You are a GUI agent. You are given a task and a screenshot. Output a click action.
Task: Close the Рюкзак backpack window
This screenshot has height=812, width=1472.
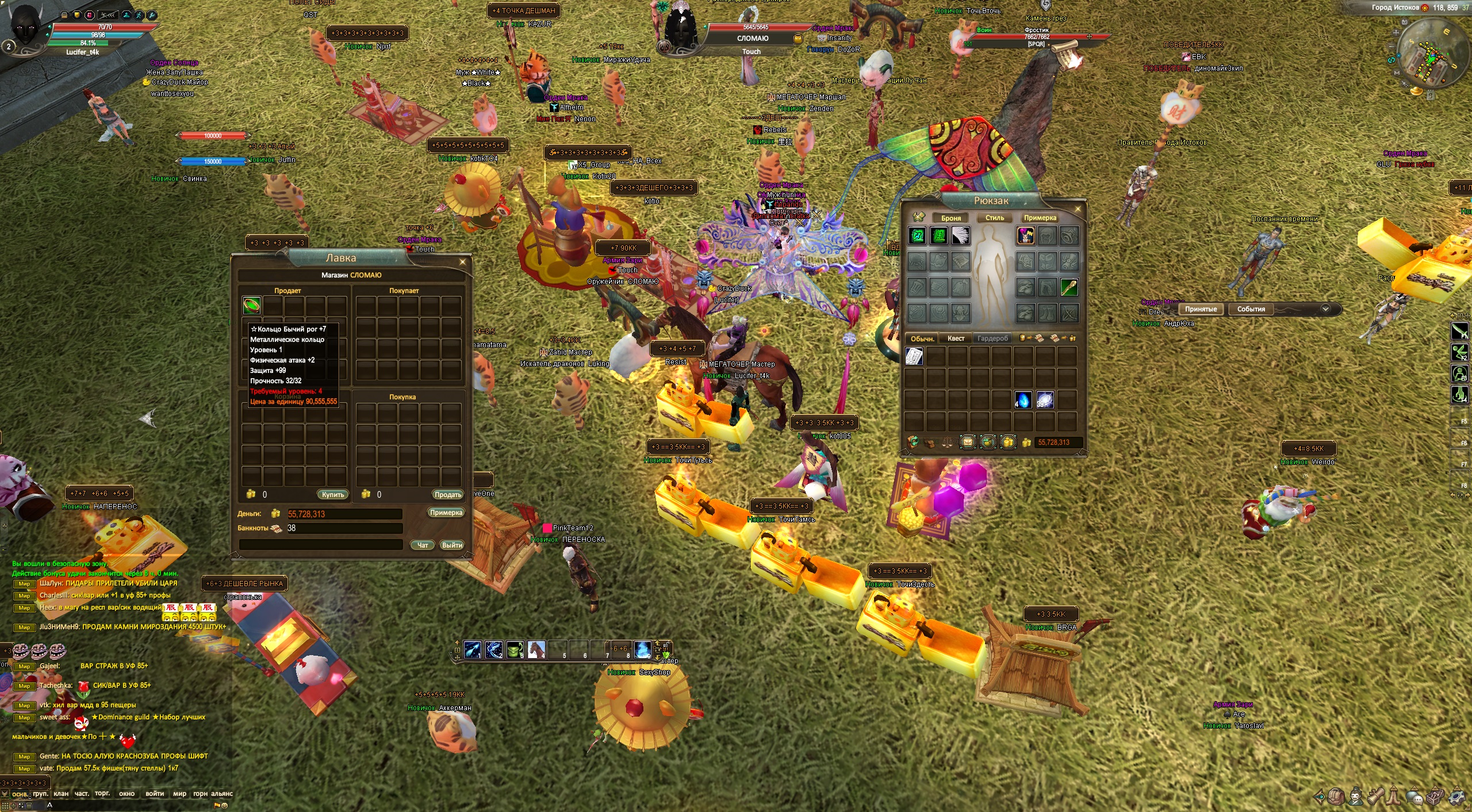click(1078, 209)
